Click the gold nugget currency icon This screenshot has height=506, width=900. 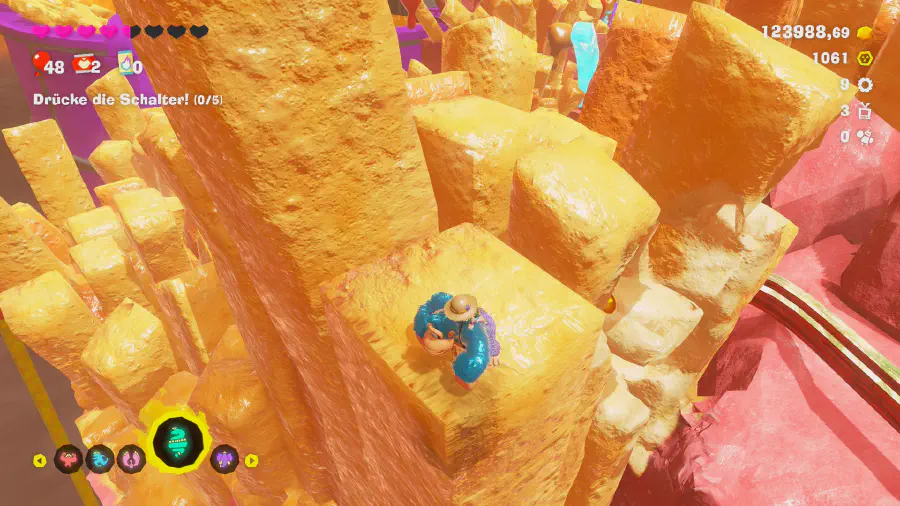[865, 32]
